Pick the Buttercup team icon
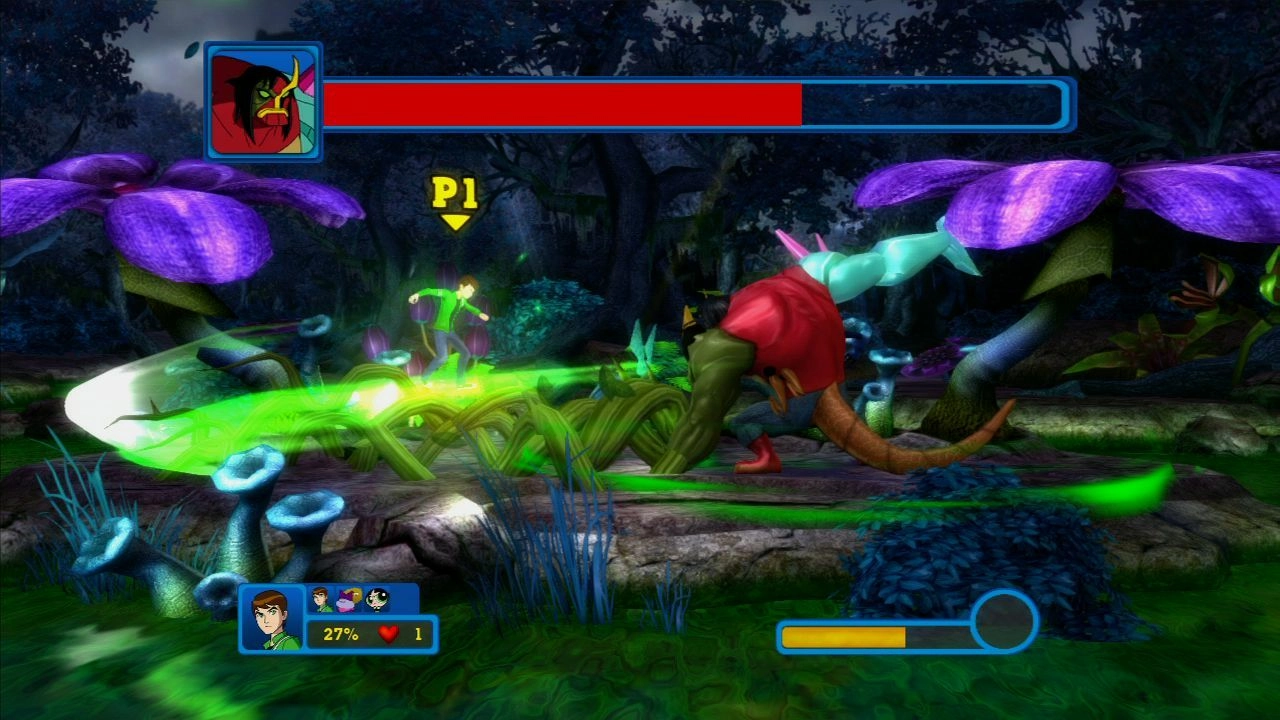 point(377,599)
